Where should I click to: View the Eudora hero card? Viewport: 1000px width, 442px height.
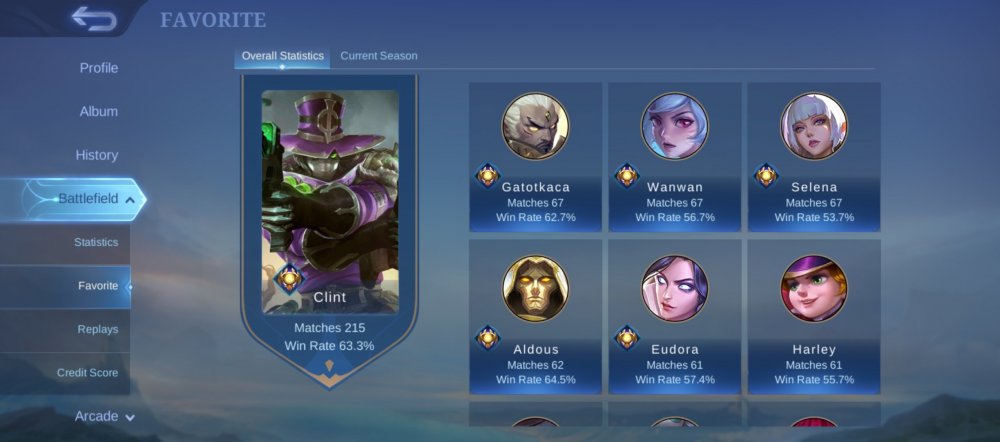[x=675, y=318]
